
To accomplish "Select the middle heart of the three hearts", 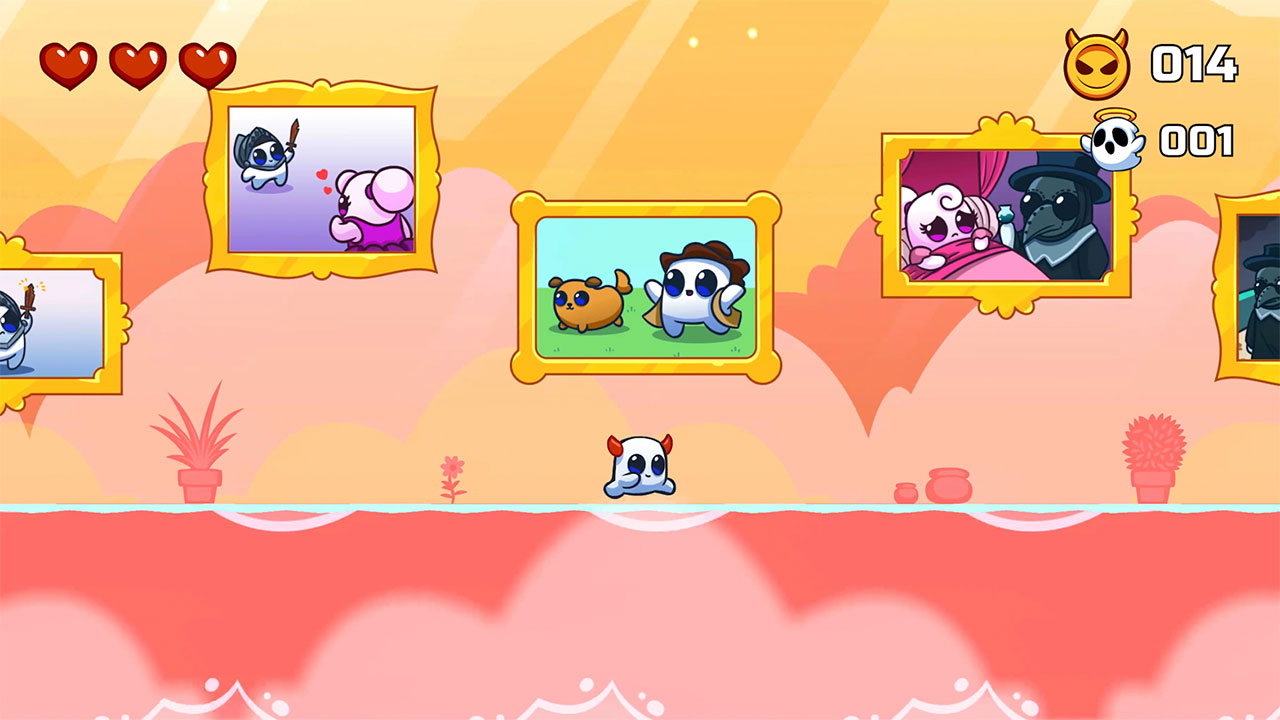I will point(137,62).
